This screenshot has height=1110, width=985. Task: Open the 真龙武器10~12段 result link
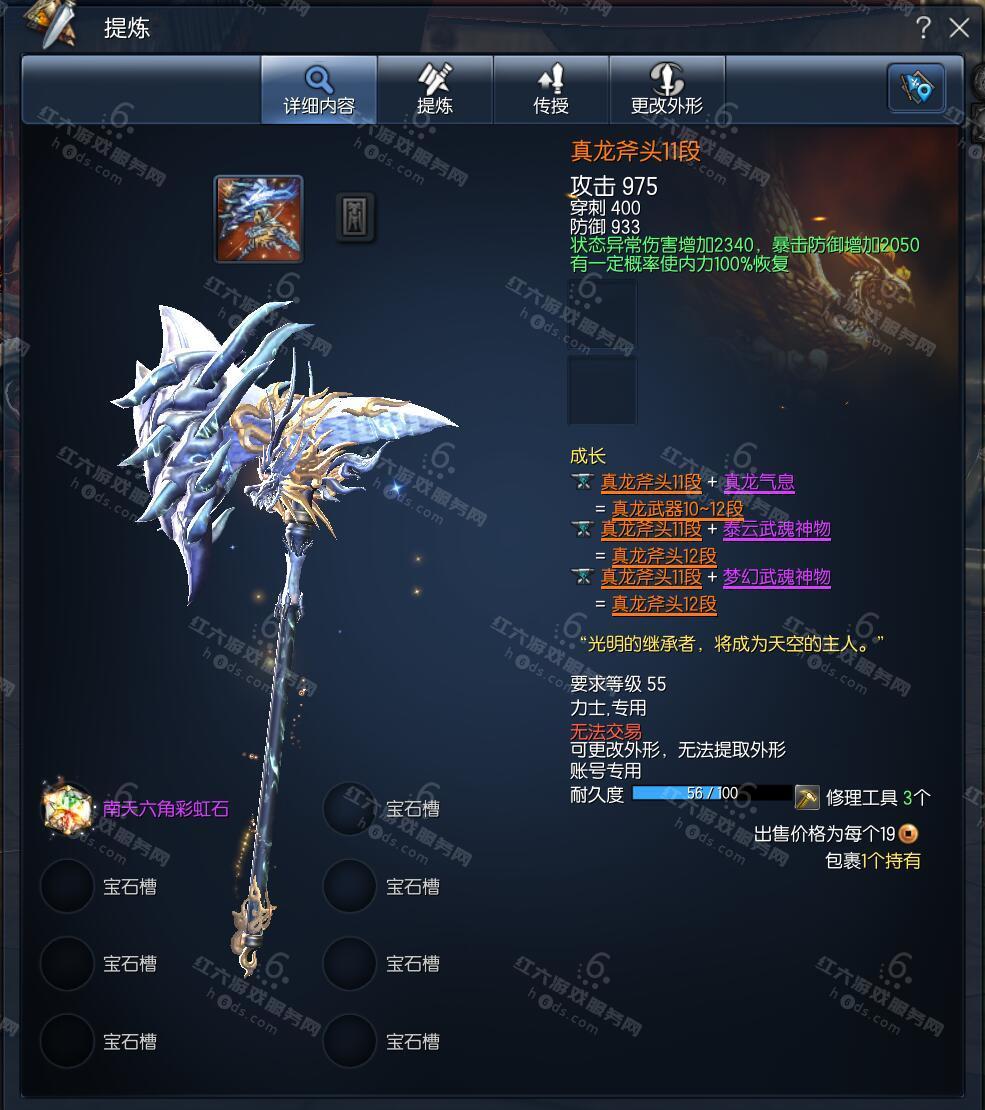tap(678, 508)
